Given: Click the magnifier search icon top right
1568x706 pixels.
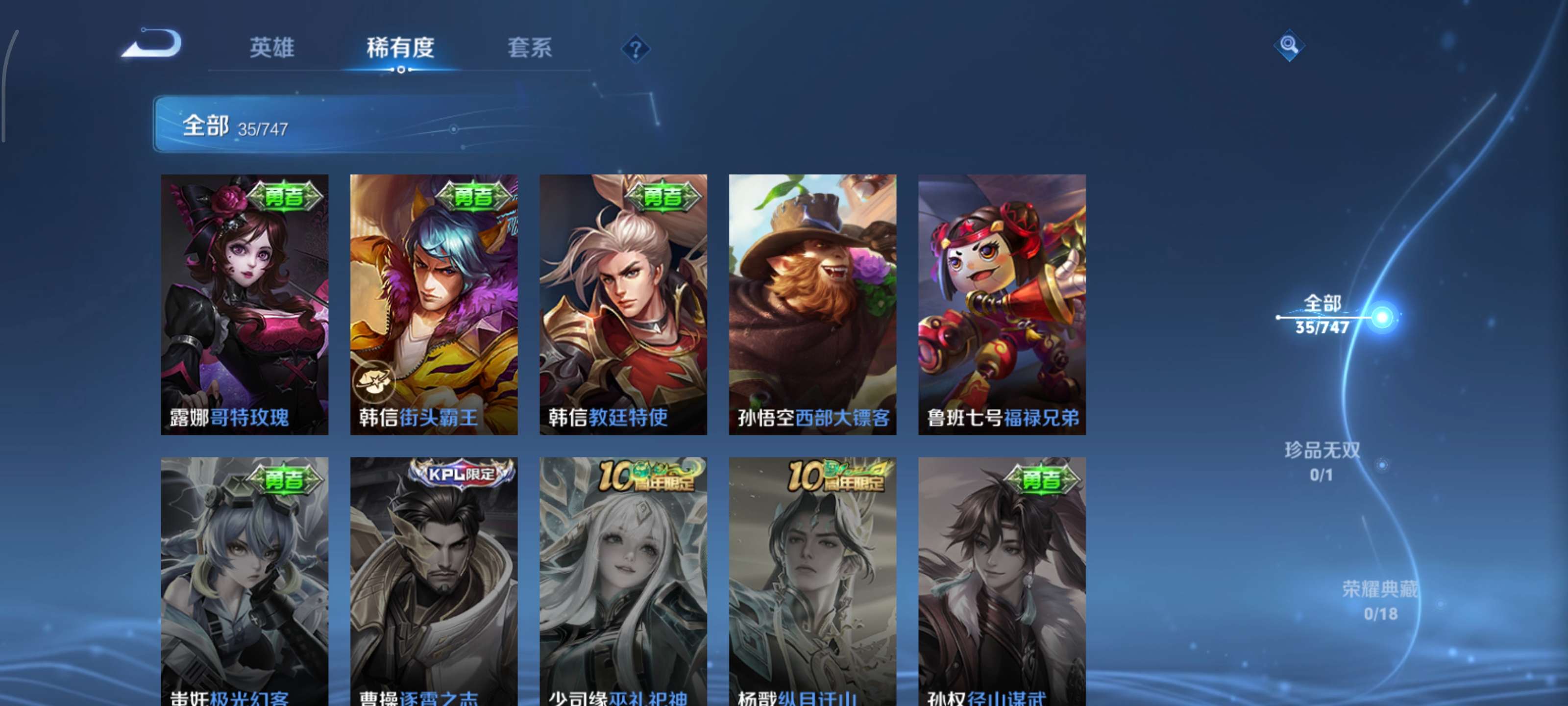Looking at the screenshot, I should point(1291,46).
